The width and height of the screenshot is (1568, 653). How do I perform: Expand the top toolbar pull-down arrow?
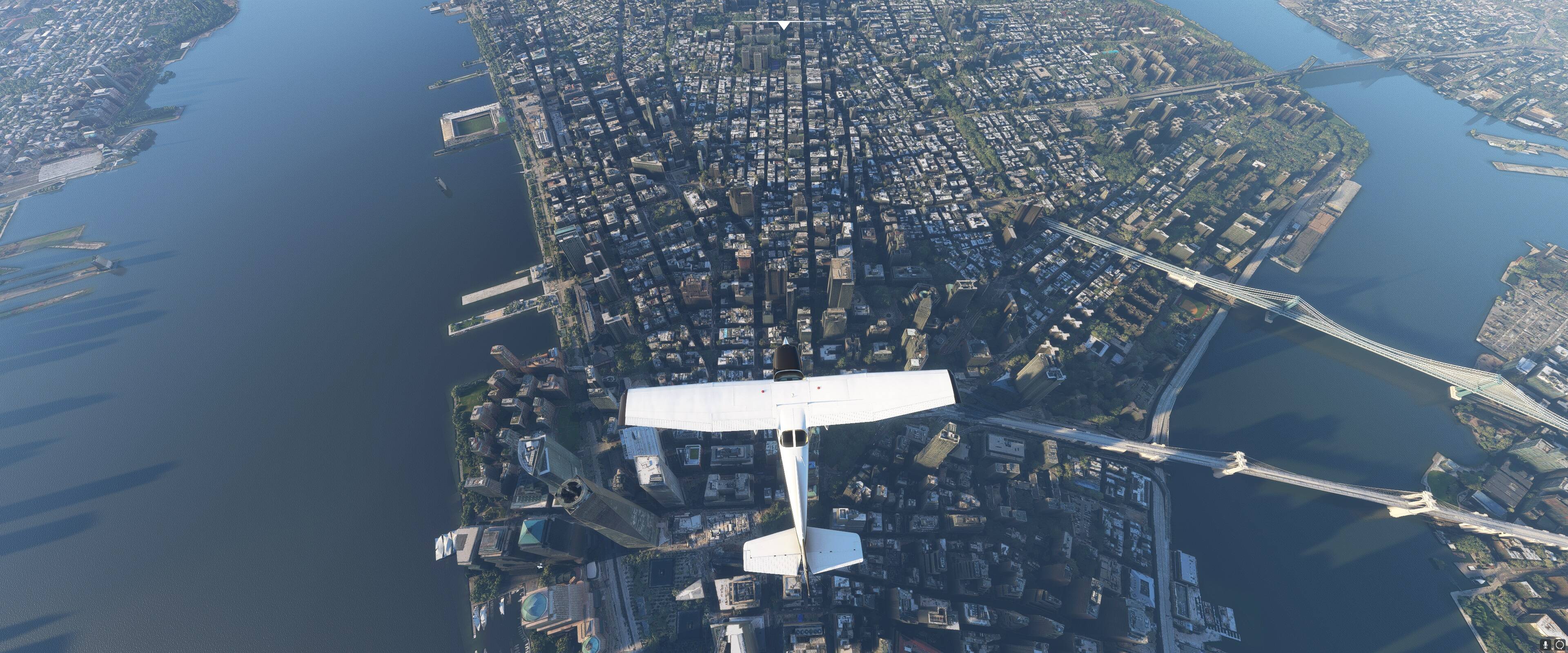784,25
